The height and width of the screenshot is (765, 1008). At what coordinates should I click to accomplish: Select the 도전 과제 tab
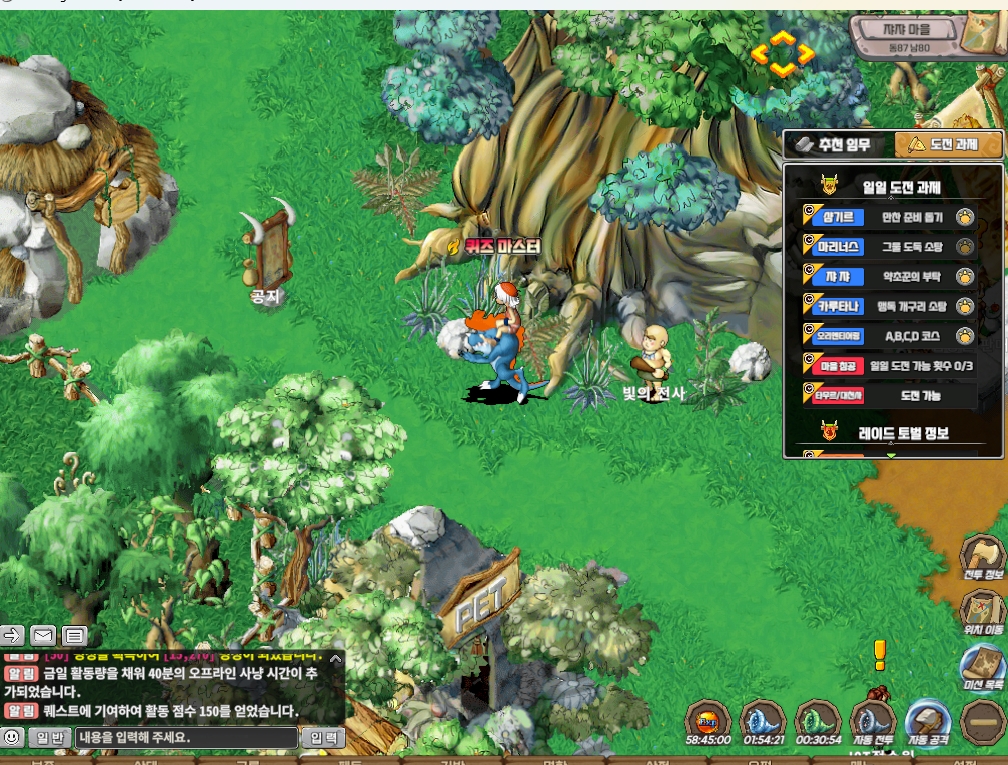coord(946,145)
